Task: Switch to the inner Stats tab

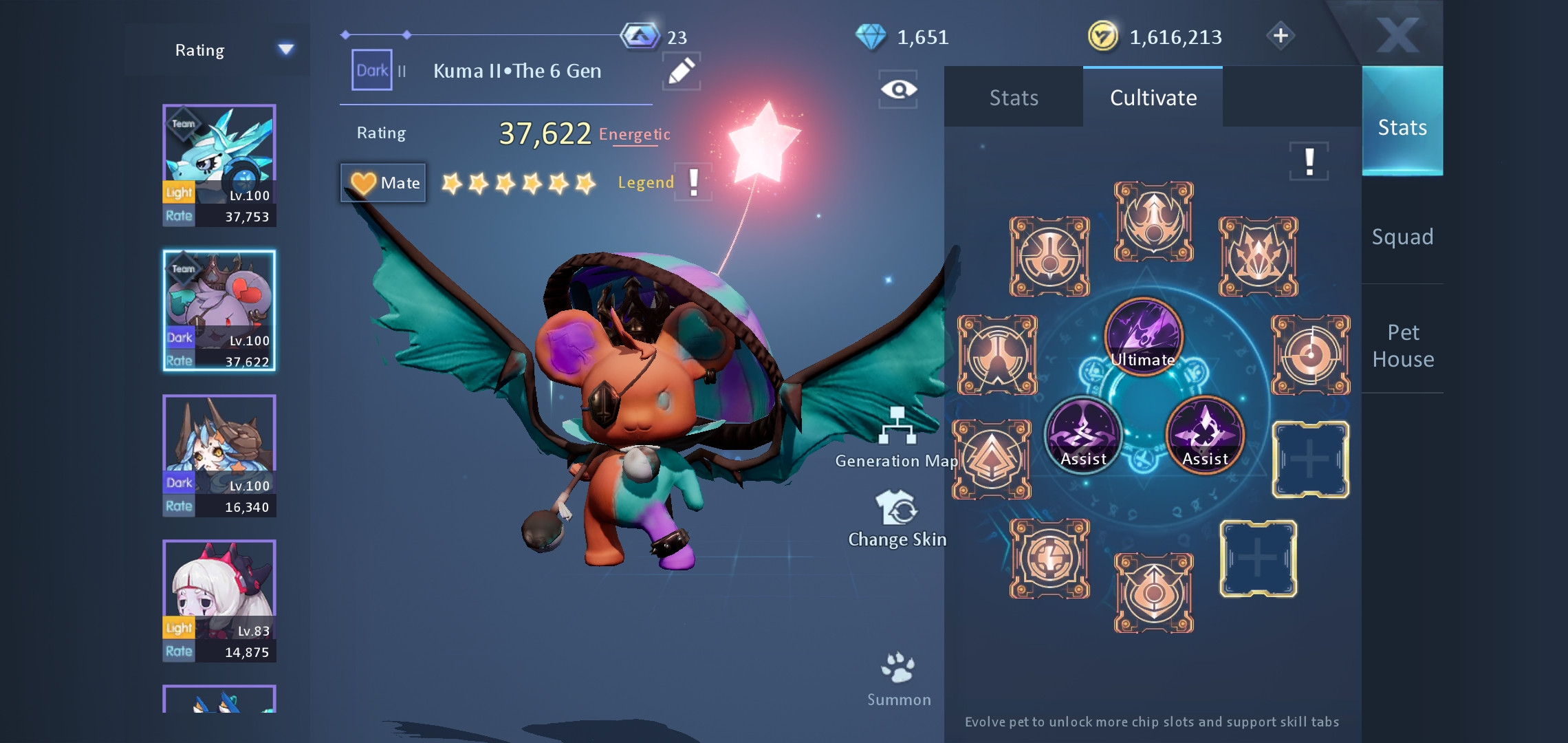Action: tap(1014, 98)
